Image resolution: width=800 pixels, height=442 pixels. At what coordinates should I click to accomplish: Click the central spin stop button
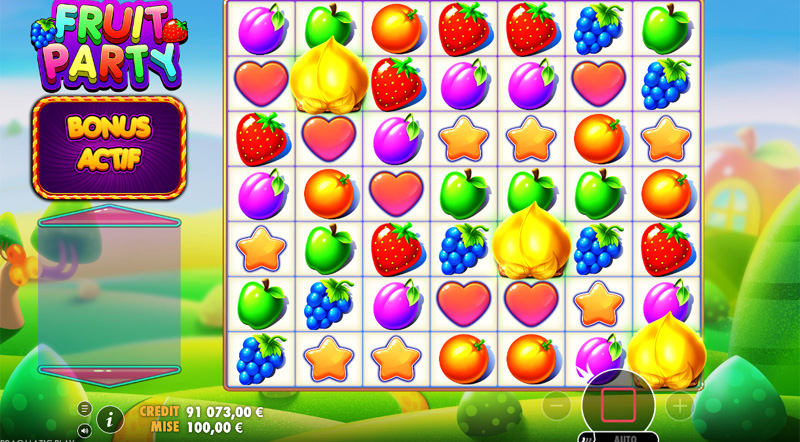click(x=618, y=405)
